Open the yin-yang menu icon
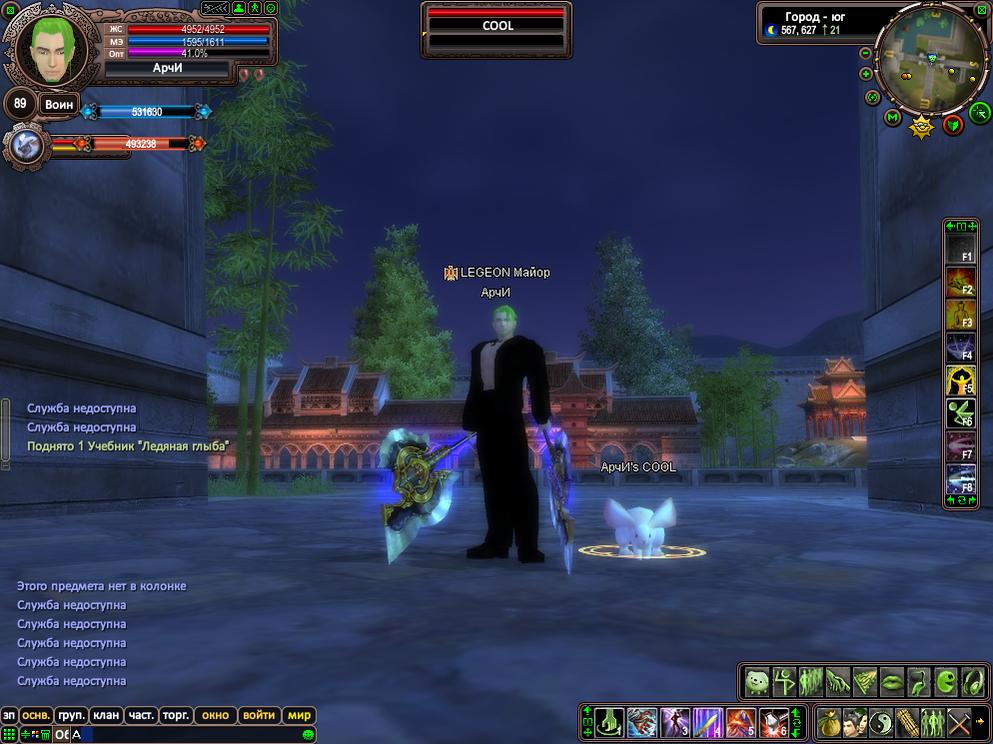This screenshot has height=744, width=993. [881, 721]
